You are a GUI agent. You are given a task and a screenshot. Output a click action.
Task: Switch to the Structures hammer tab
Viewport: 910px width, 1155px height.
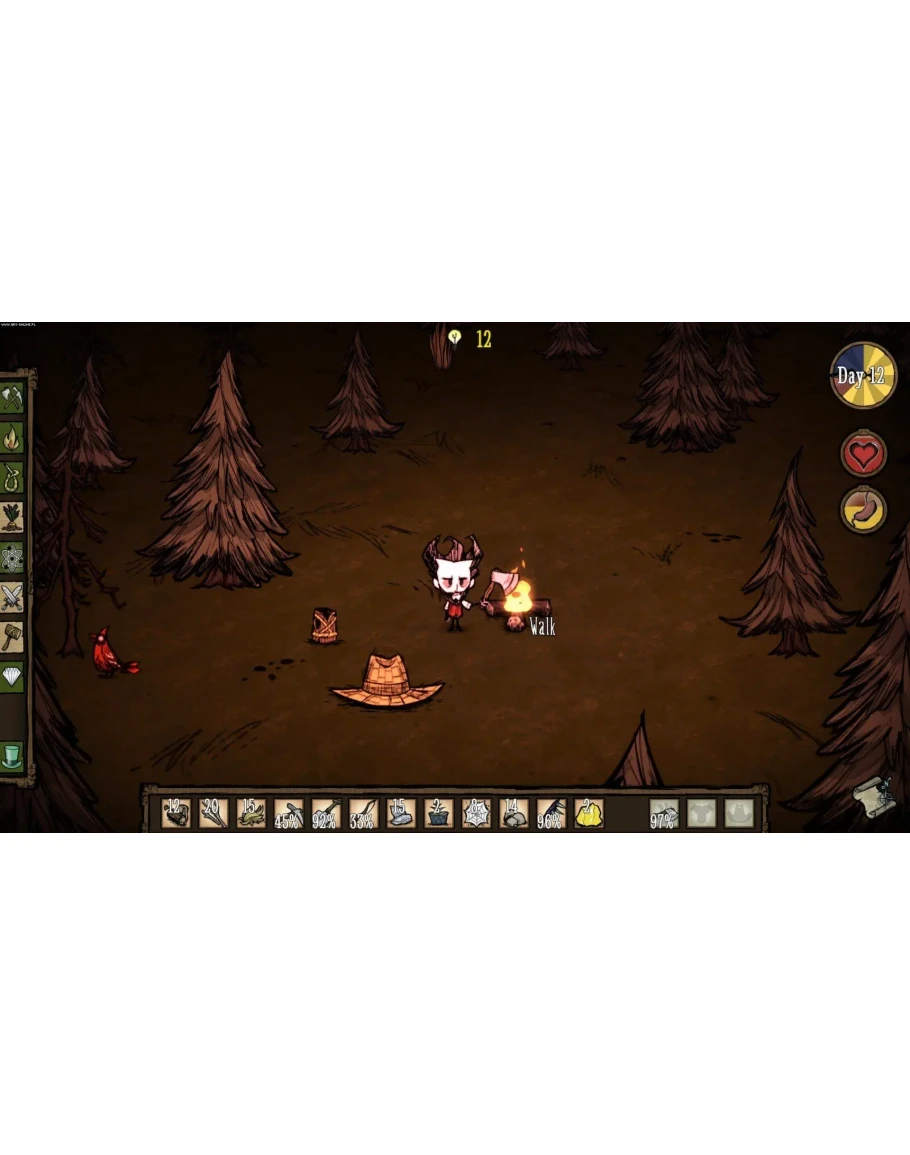tap(12, 637)
